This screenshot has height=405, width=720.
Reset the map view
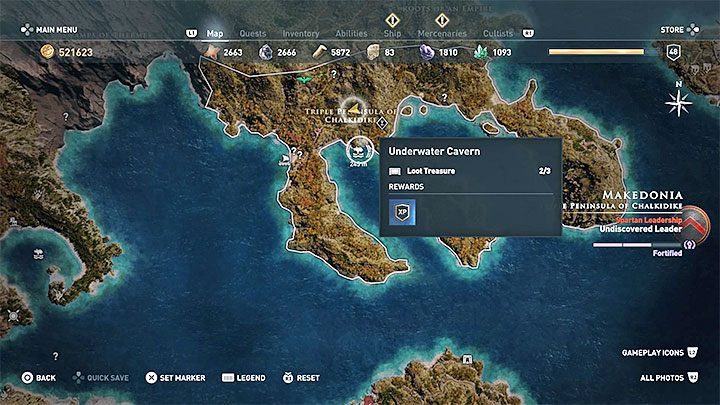click(301, 378)
